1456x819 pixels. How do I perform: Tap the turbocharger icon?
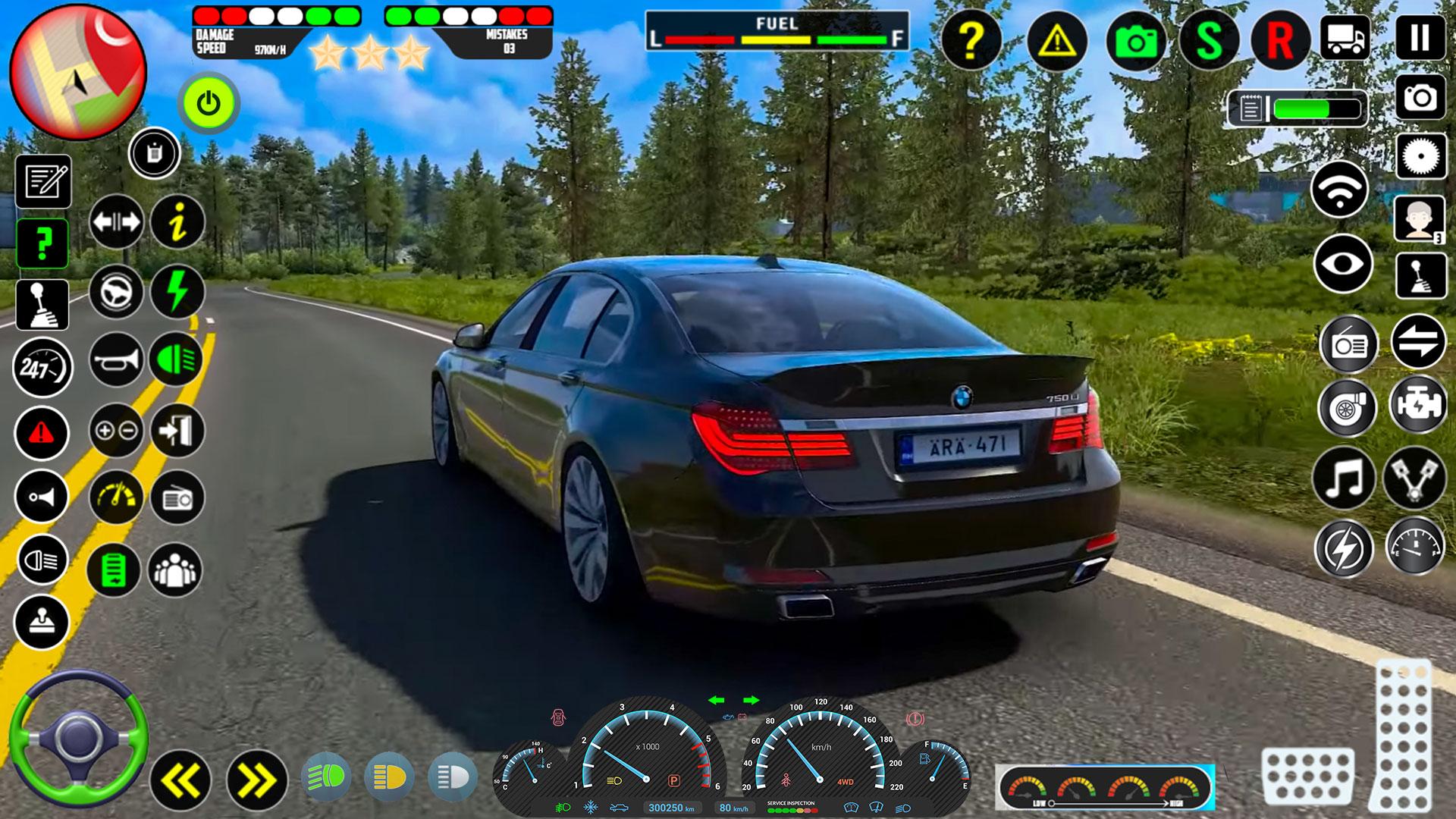coord(1349,408)
